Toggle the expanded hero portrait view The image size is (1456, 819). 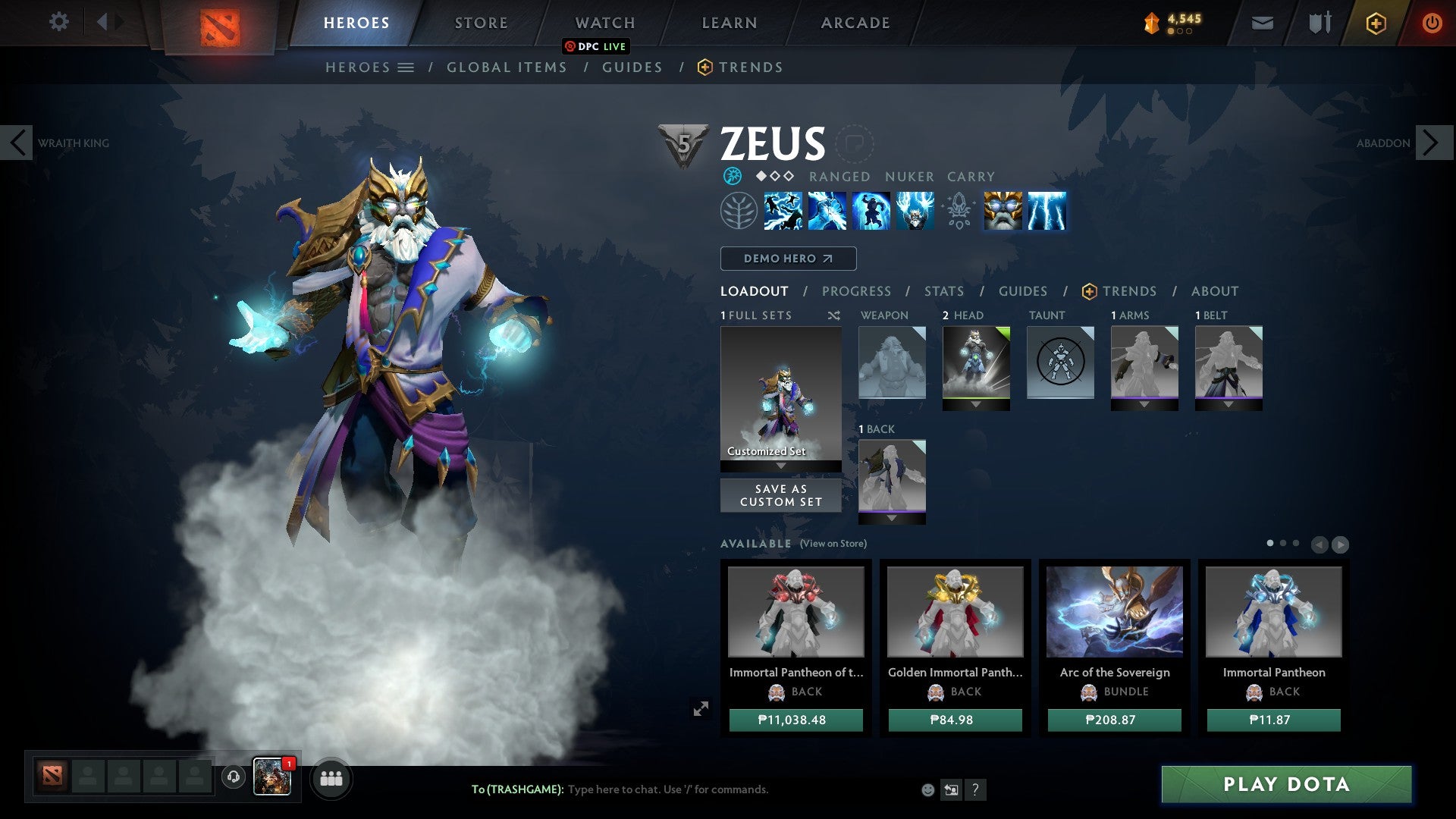click(701, 708)
